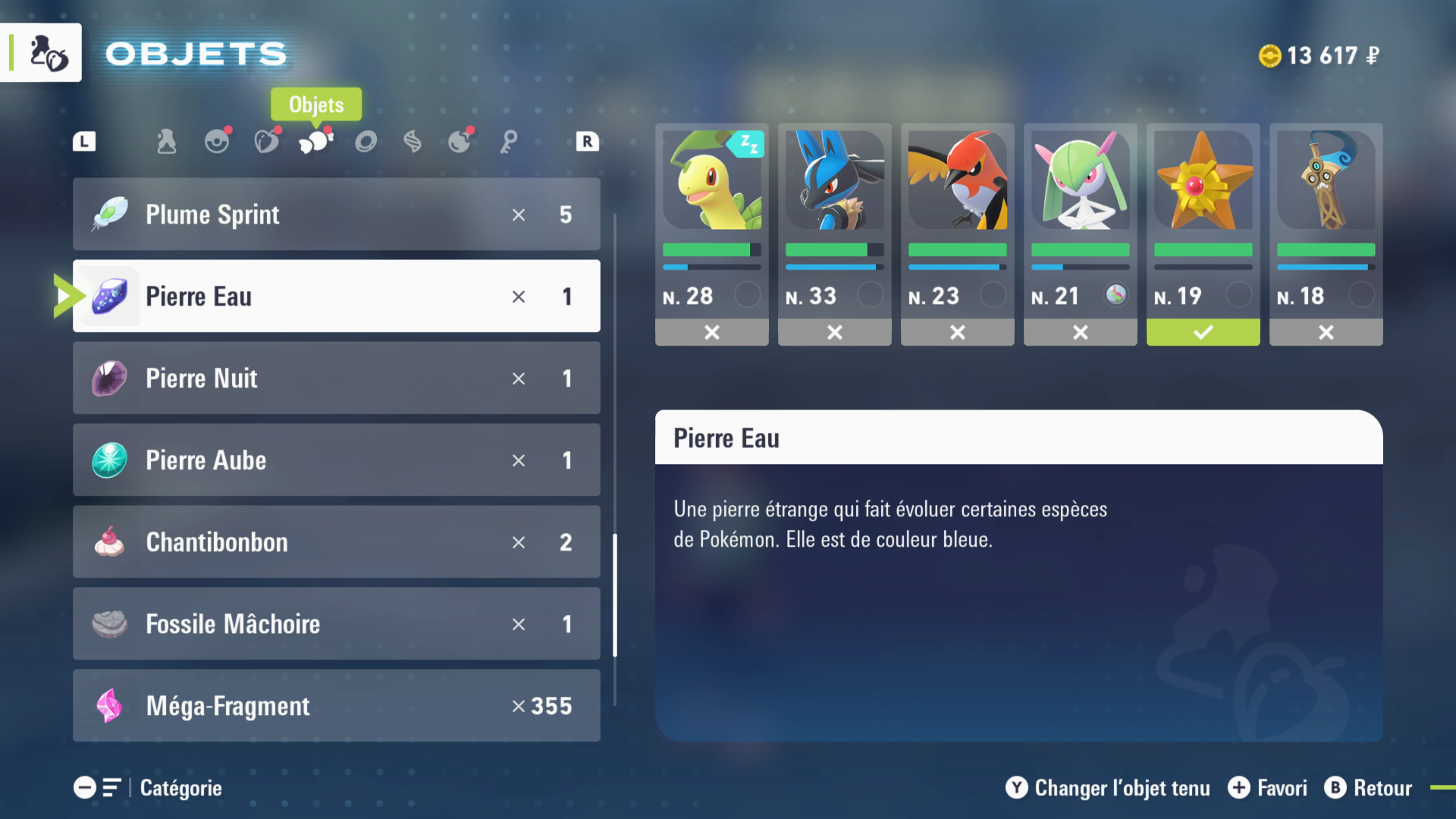Select the Poké Ball category icon

pos(218,141)
